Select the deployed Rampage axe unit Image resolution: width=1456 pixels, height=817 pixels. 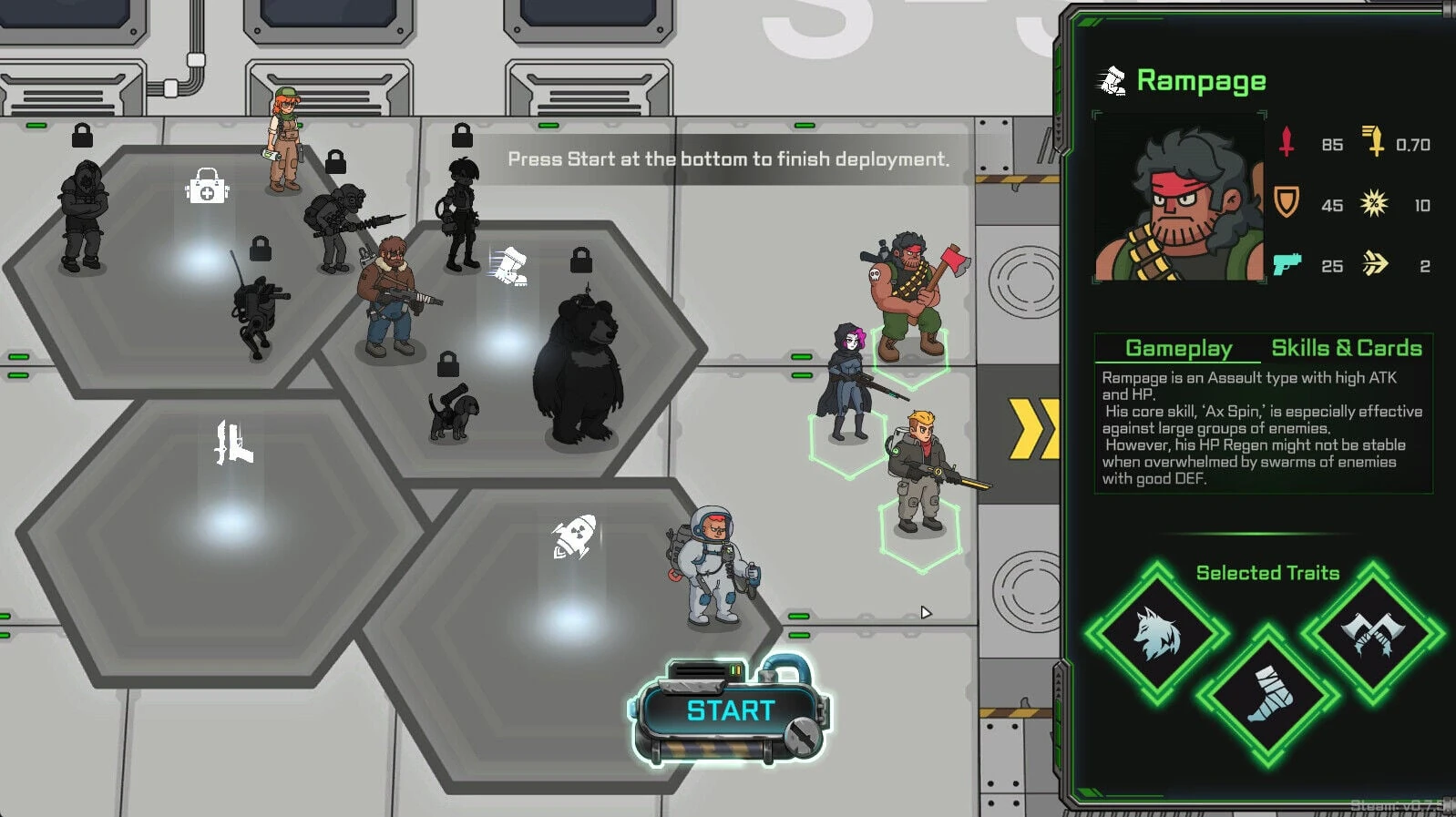click(912, 296)
